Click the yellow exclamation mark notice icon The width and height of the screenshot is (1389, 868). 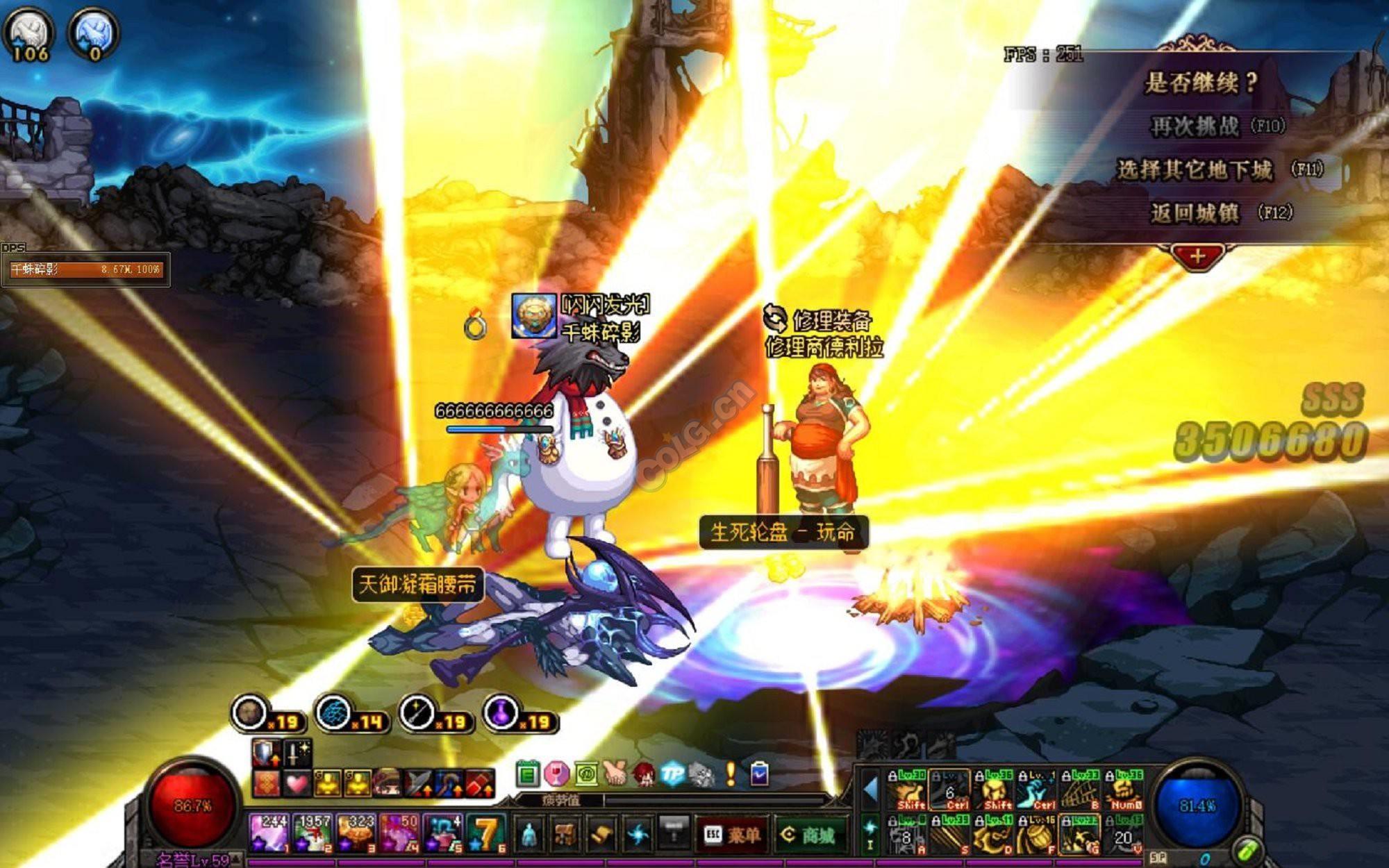coord(731,774)
